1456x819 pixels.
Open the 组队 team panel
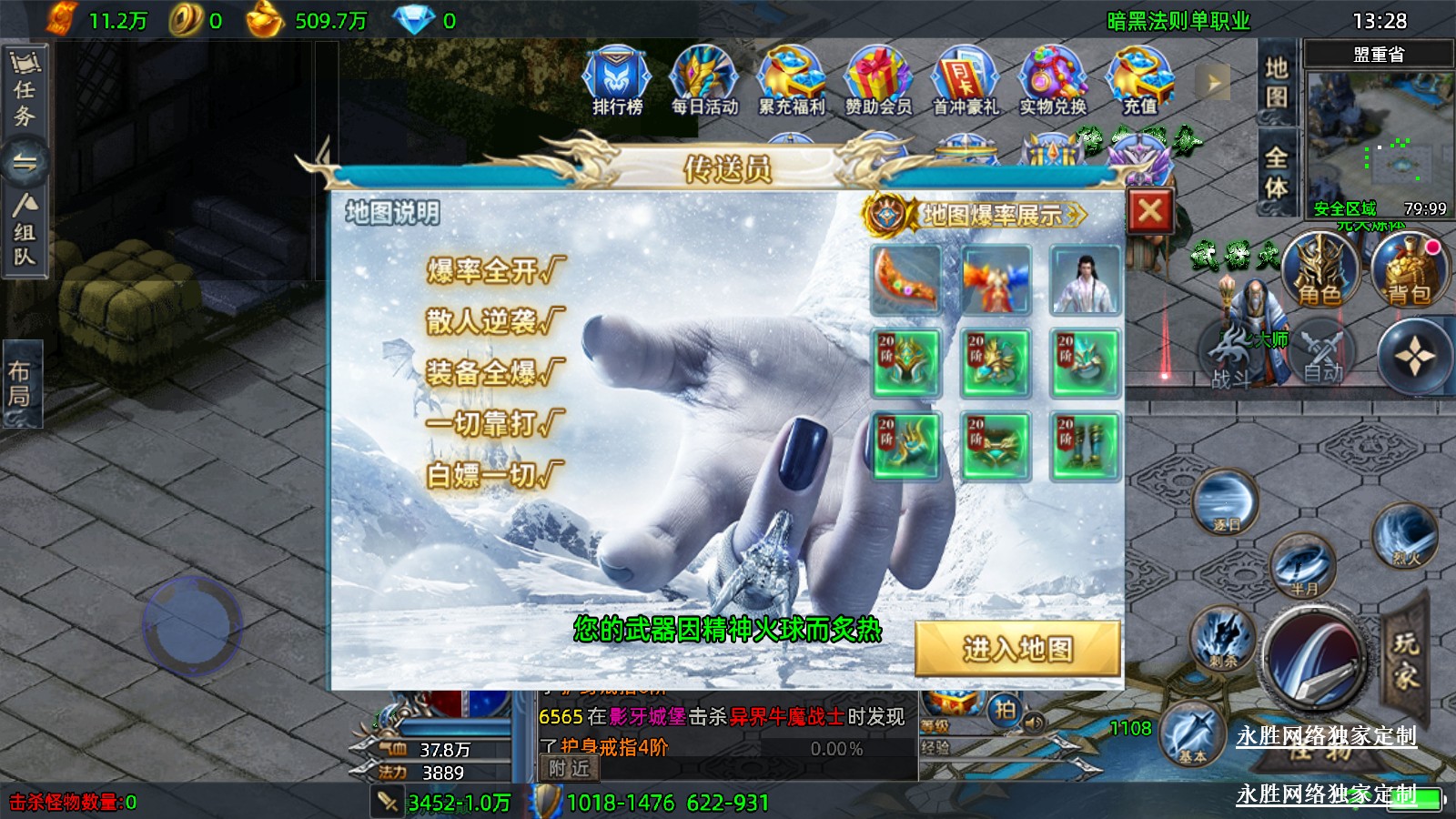coord(25,234)
